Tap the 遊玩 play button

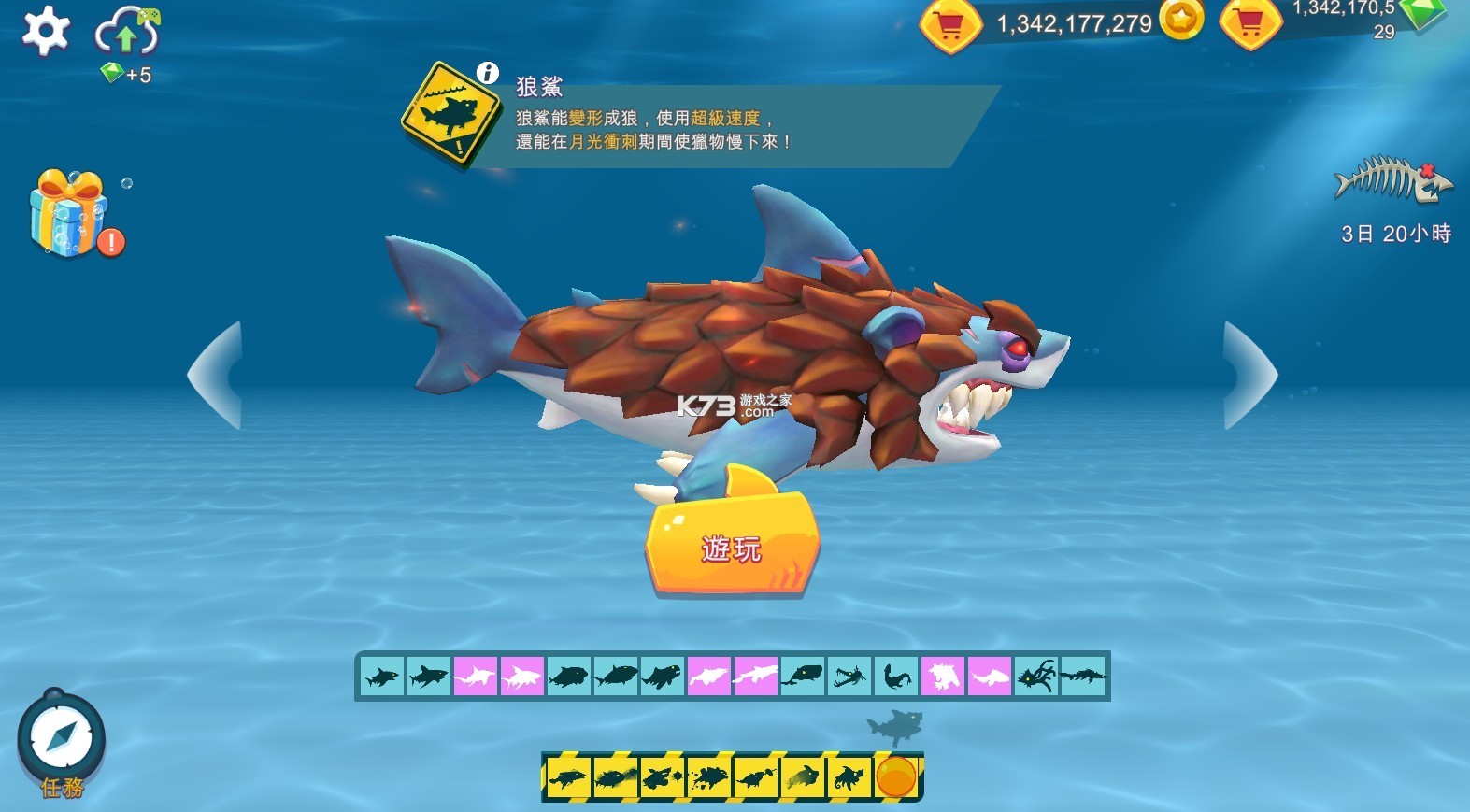pos(732,545)
